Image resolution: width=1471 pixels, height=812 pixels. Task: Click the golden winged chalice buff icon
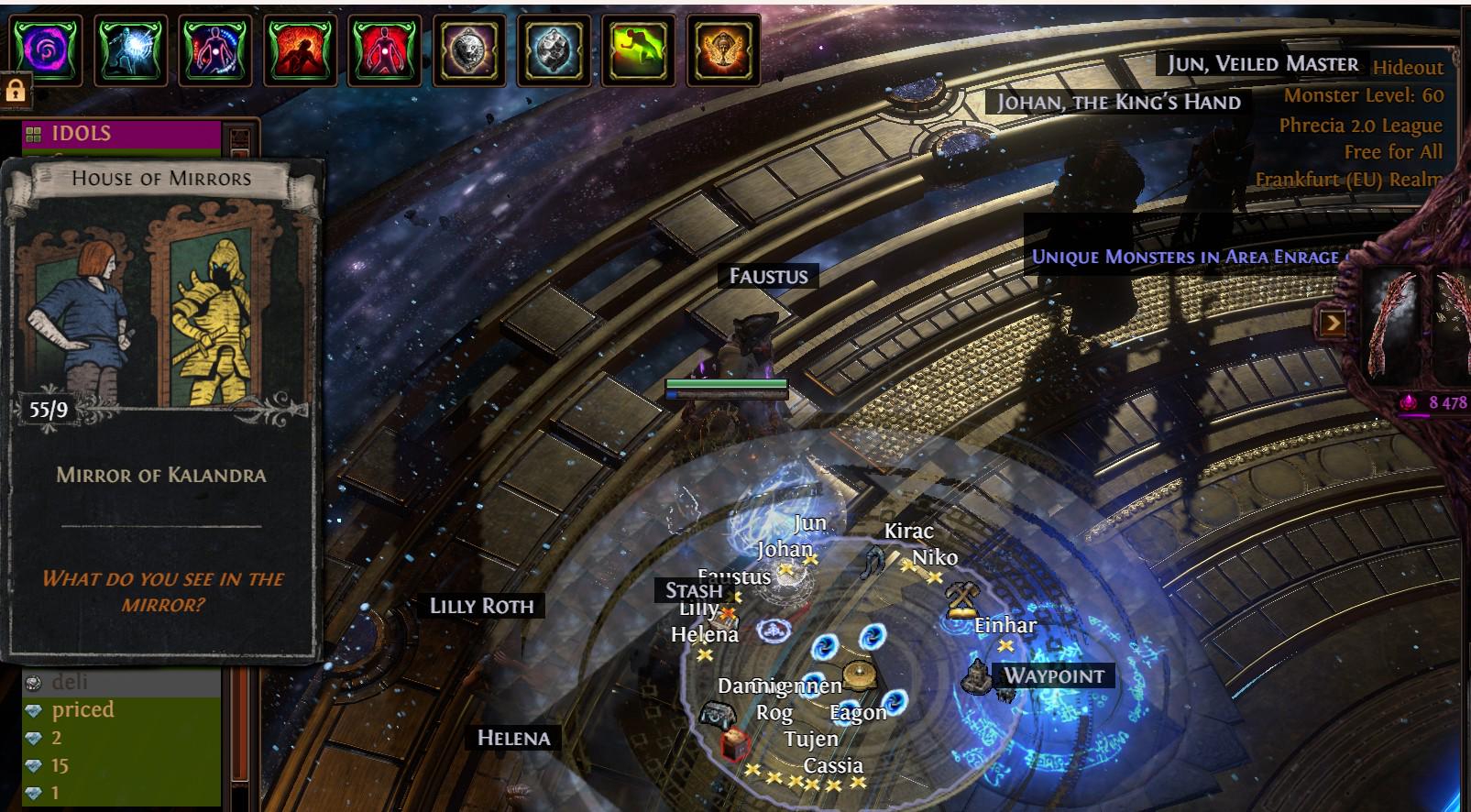(723, 50)
